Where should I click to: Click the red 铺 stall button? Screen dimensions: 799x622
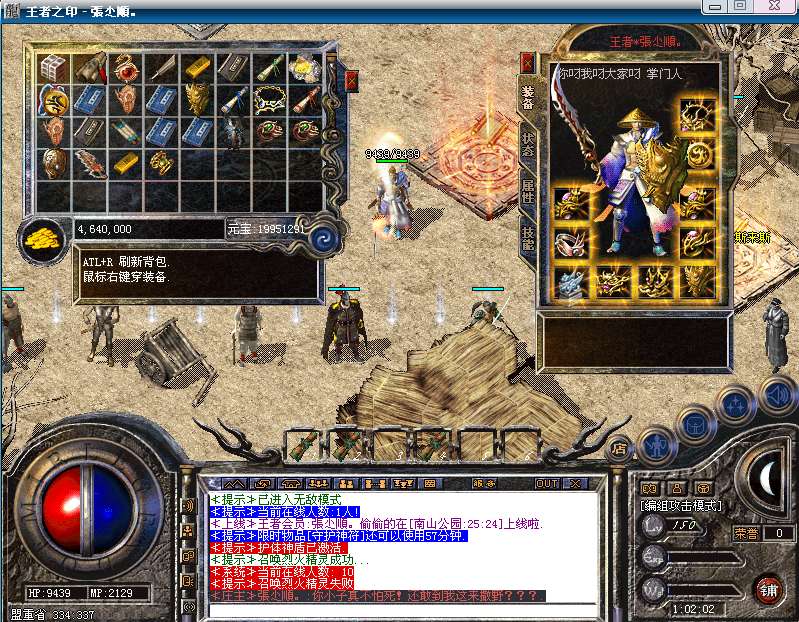(x=768, y=589)
